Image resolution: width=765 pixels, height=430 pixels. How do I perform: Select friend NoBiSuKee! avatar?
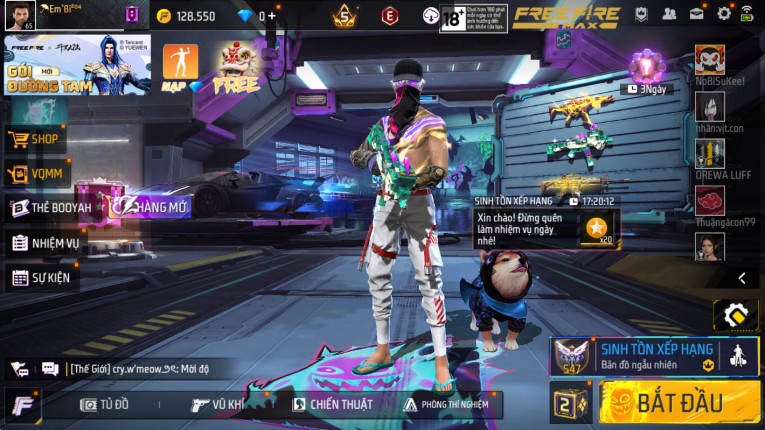[x=710, y=59]
